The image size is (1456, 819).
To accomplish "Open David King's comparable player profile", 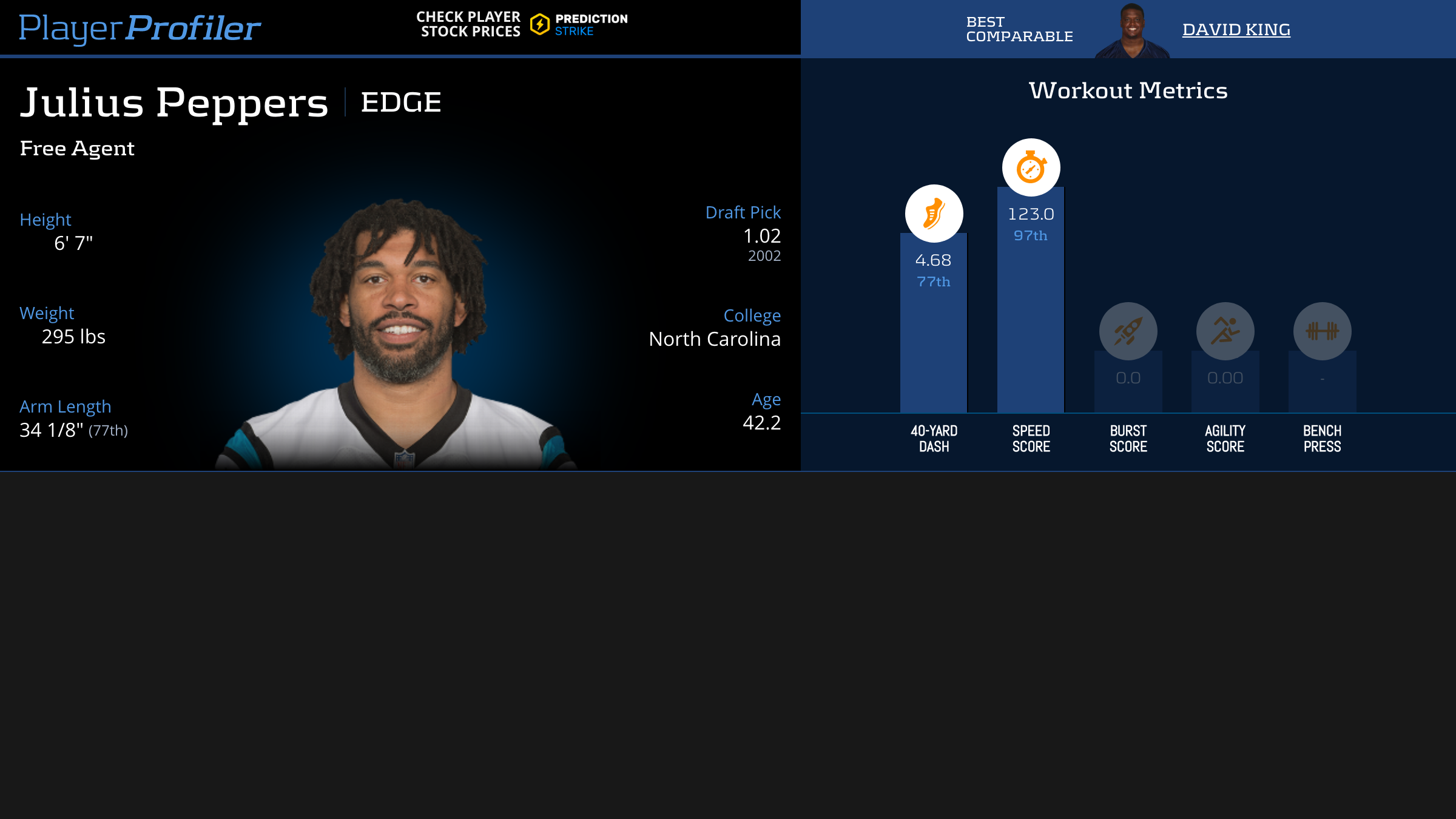I will 1236,30.
